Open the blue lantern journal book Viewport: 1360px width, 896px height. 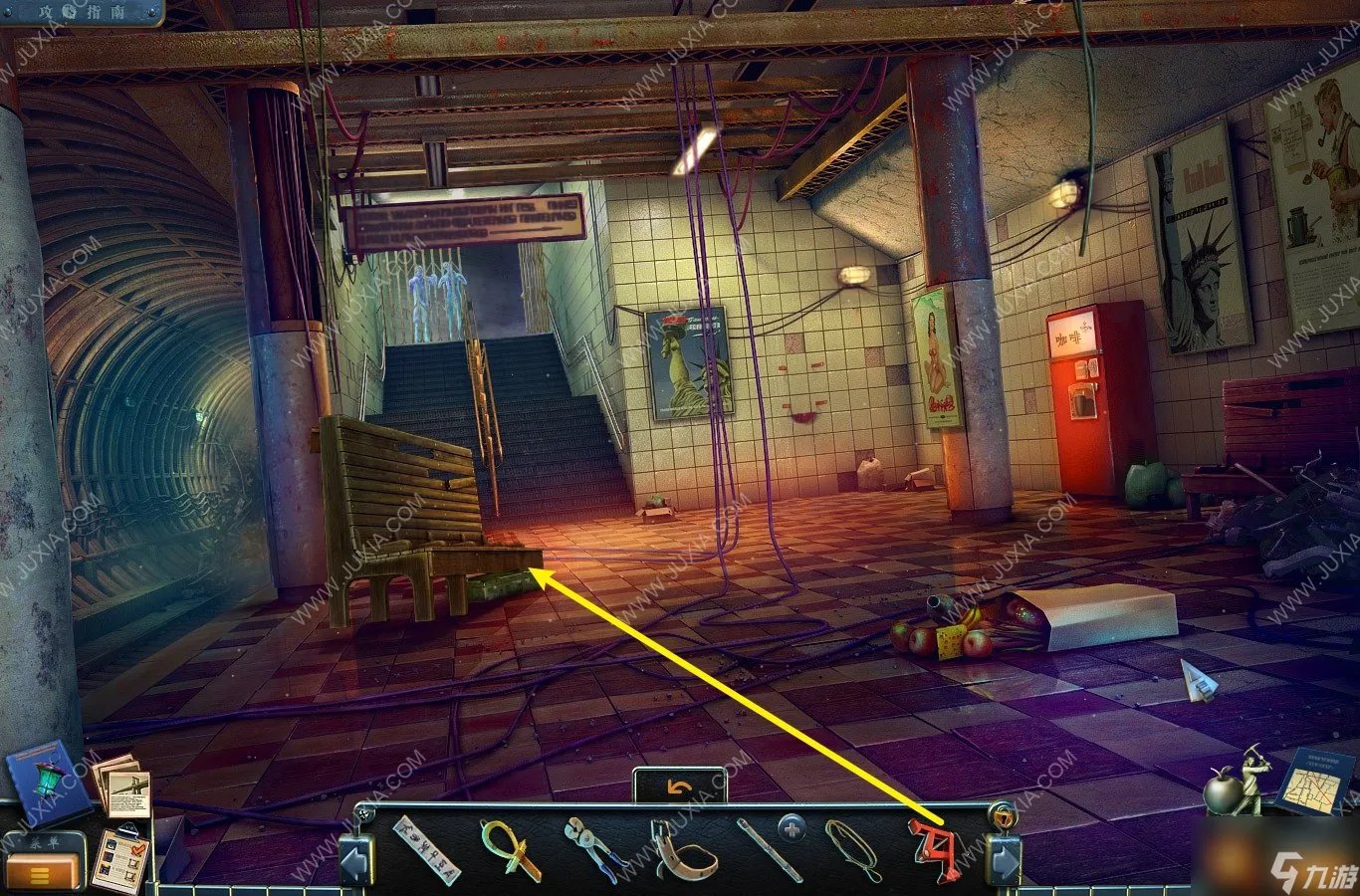click(x=44, y=779)
